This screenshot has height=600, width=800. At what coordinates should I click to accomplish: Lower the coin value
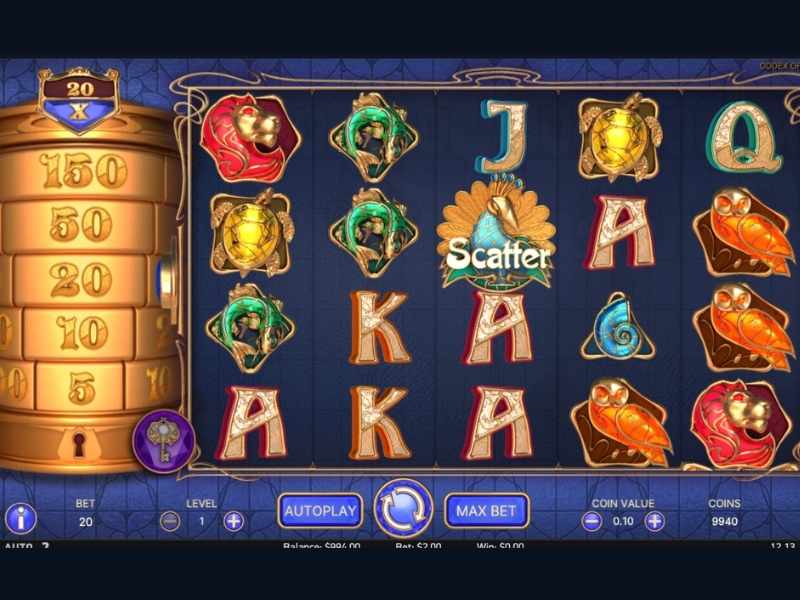coord(592,521)
